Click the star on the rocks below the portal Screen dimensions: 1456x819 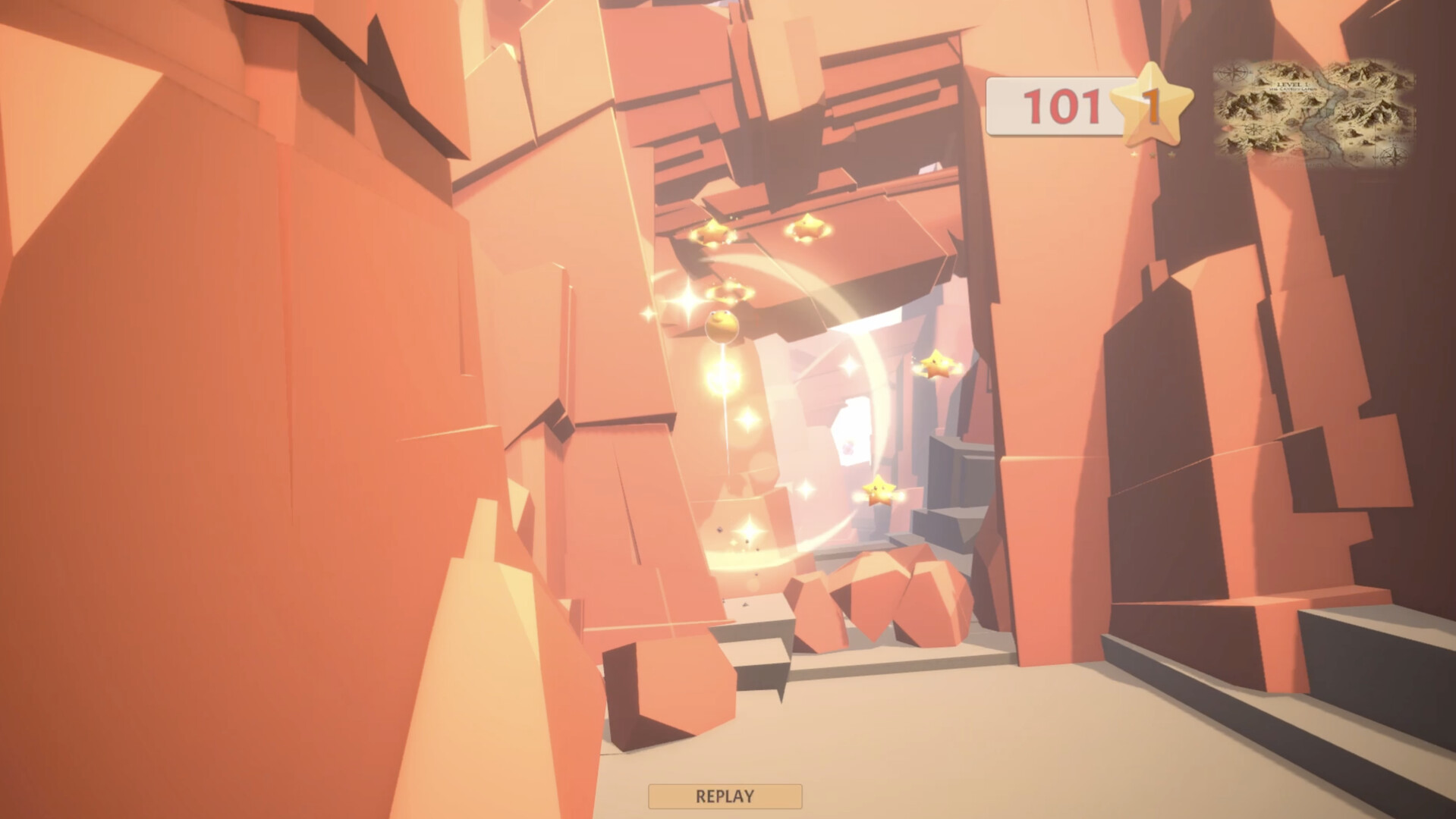pyautogui.click(x=879, y=491)
